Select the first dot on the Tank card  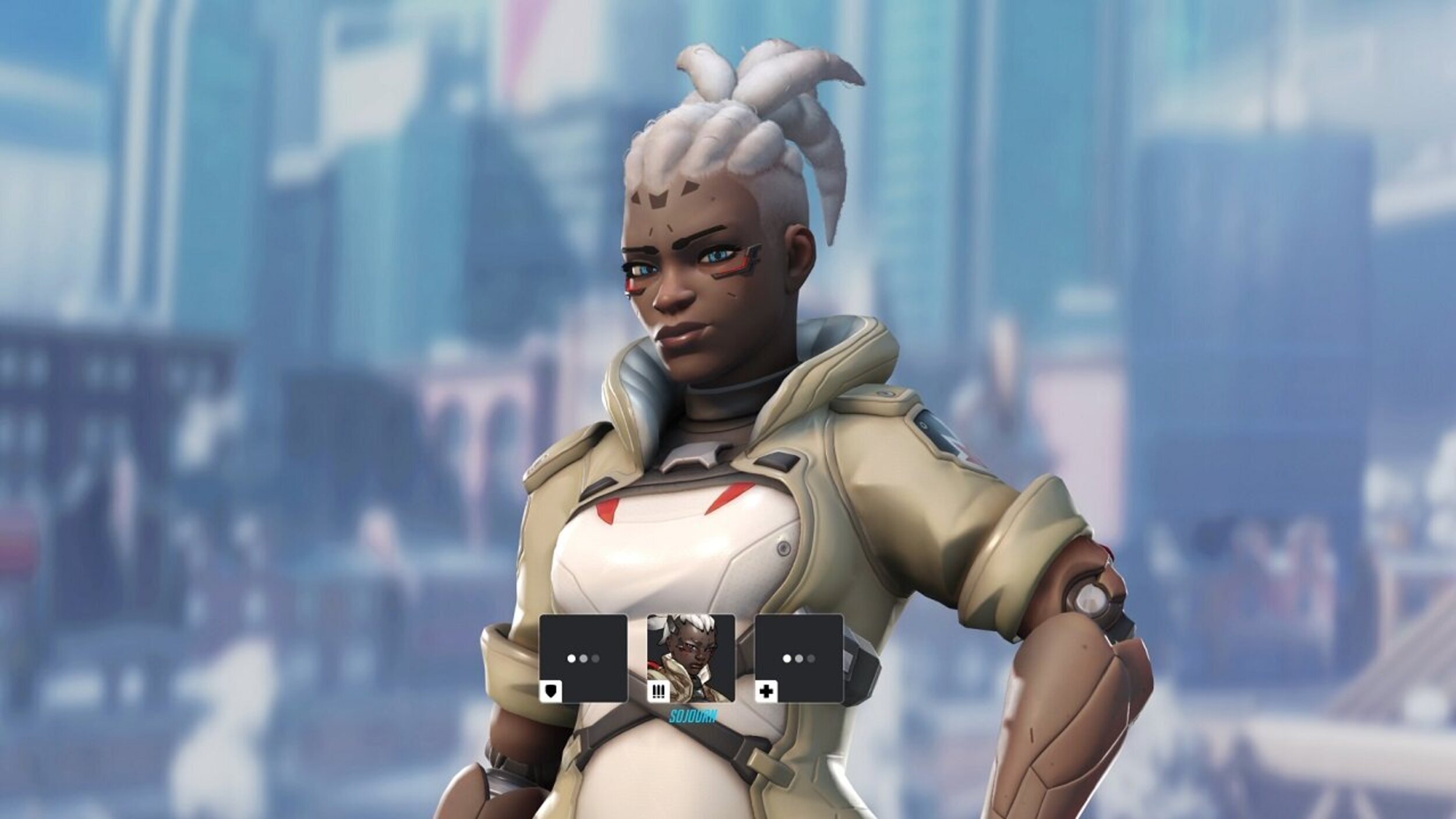[x=571, y=659]
